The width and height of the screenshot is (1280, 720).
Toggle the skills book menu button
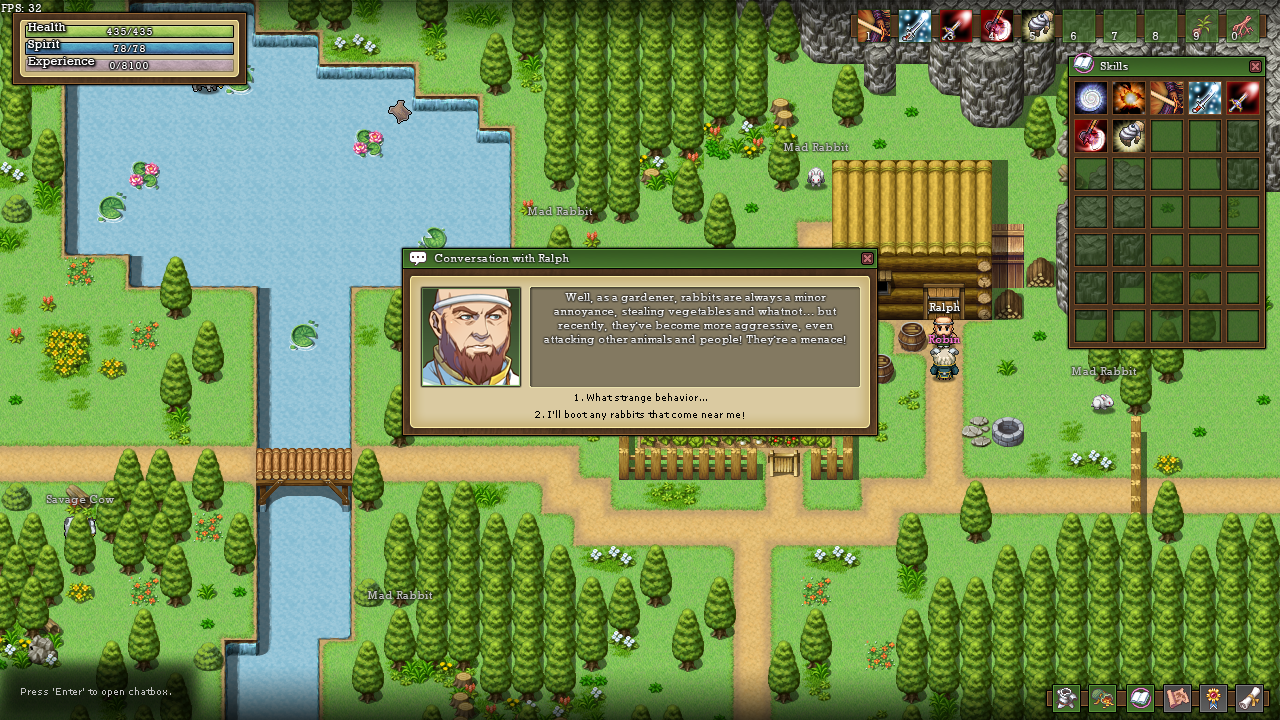(1140, 698)
